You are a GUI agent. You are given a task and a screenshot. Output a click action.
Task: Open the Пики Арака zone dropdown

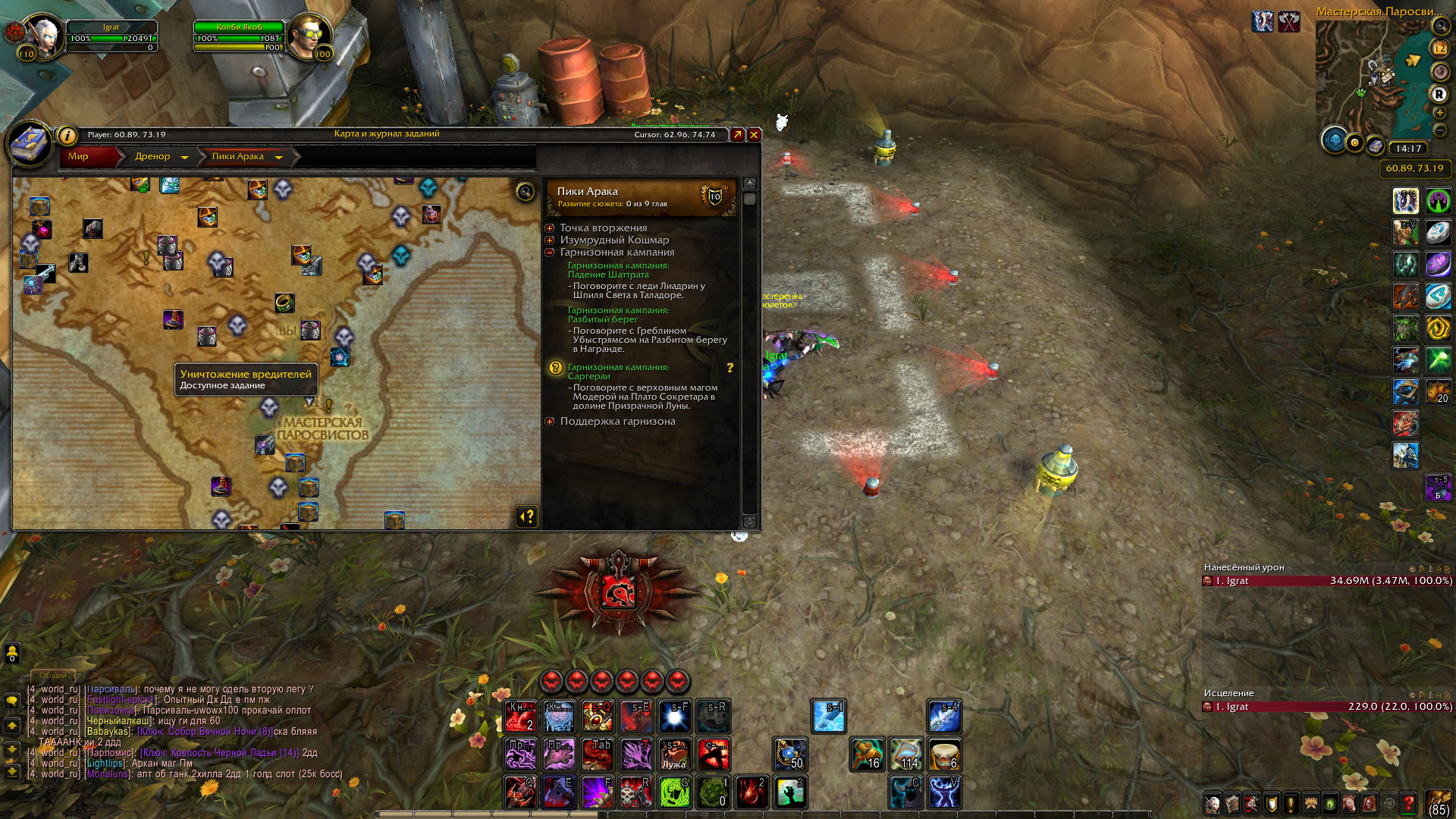pyautogui.click(x=279, y=157)
